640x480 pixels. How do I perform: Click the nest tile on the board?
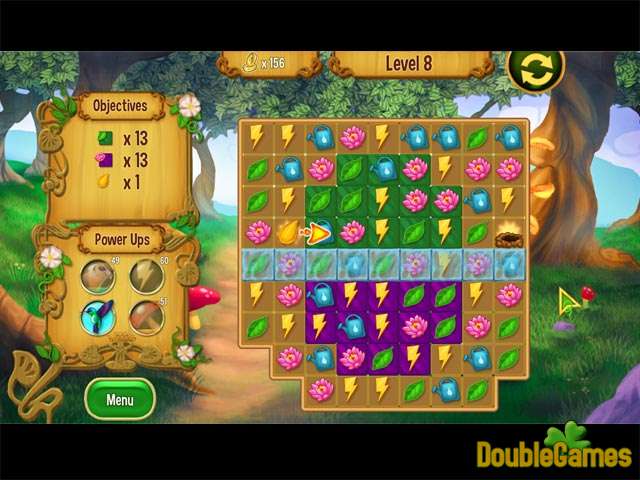(x=508, y=234)
